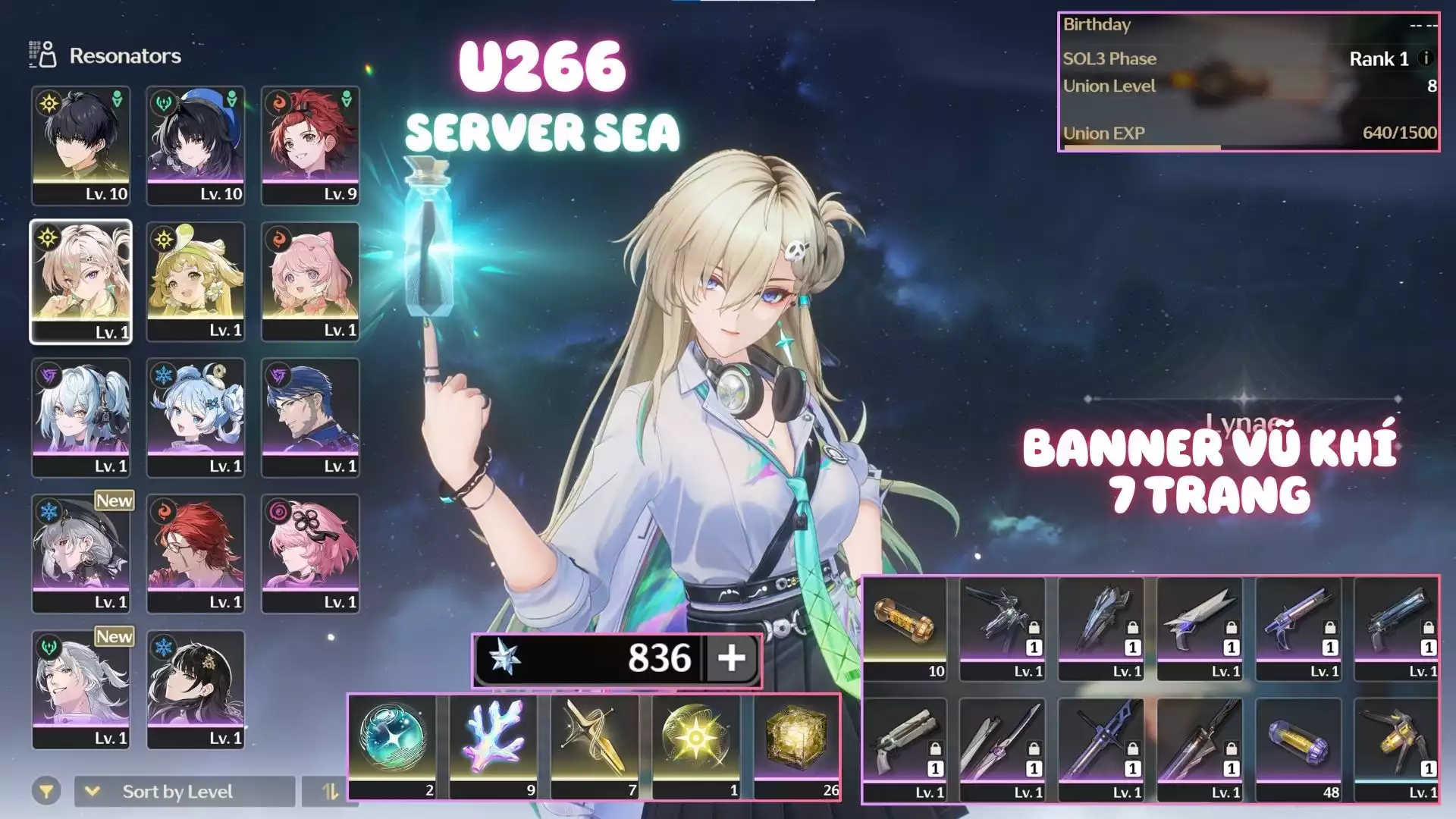Select the black-haired Lv. 10 male resonator
Screen dimensions: 1456x819
81,145
